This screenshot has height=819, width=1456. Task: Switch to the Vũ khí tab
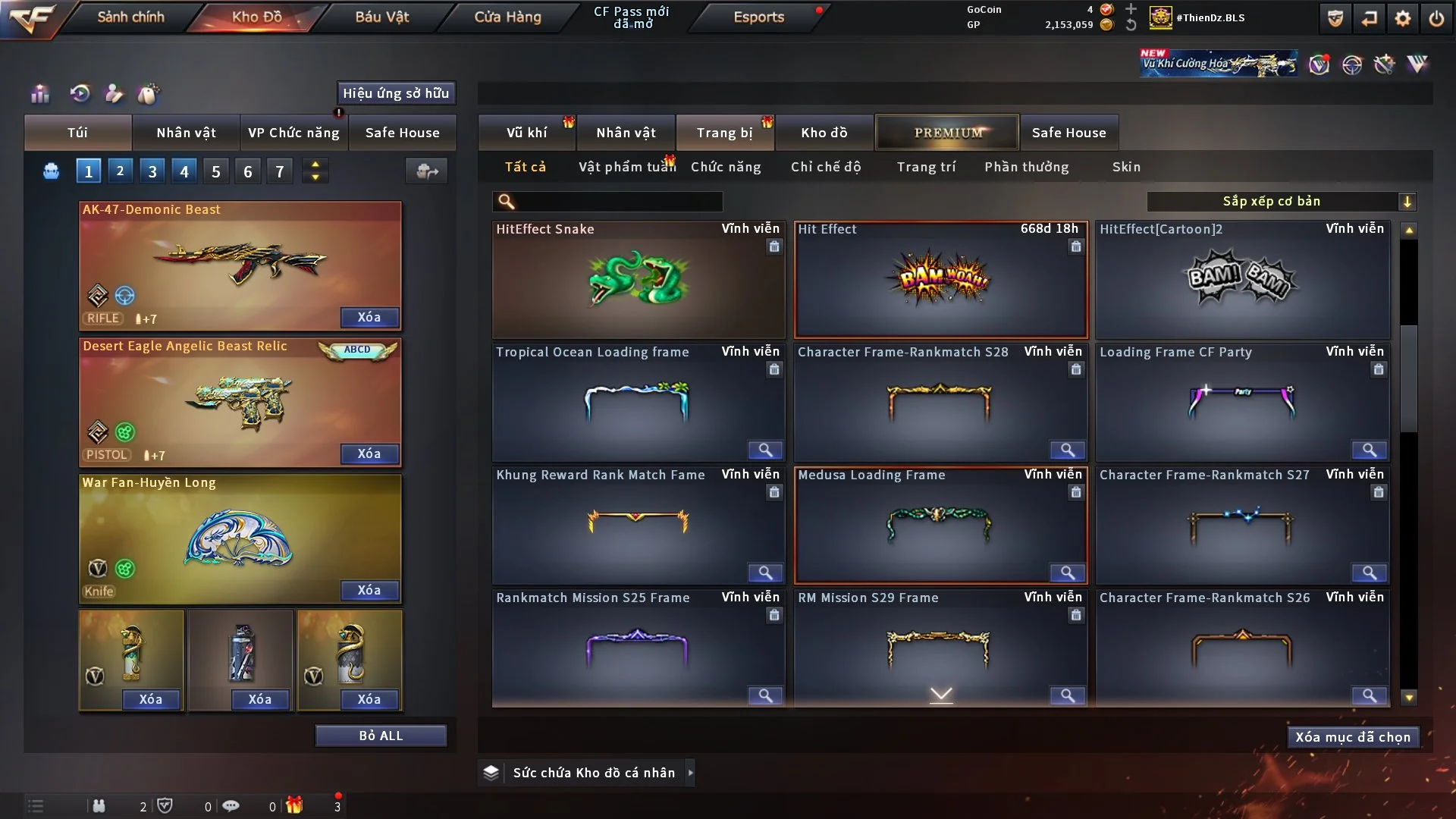(x=526, y=133)
